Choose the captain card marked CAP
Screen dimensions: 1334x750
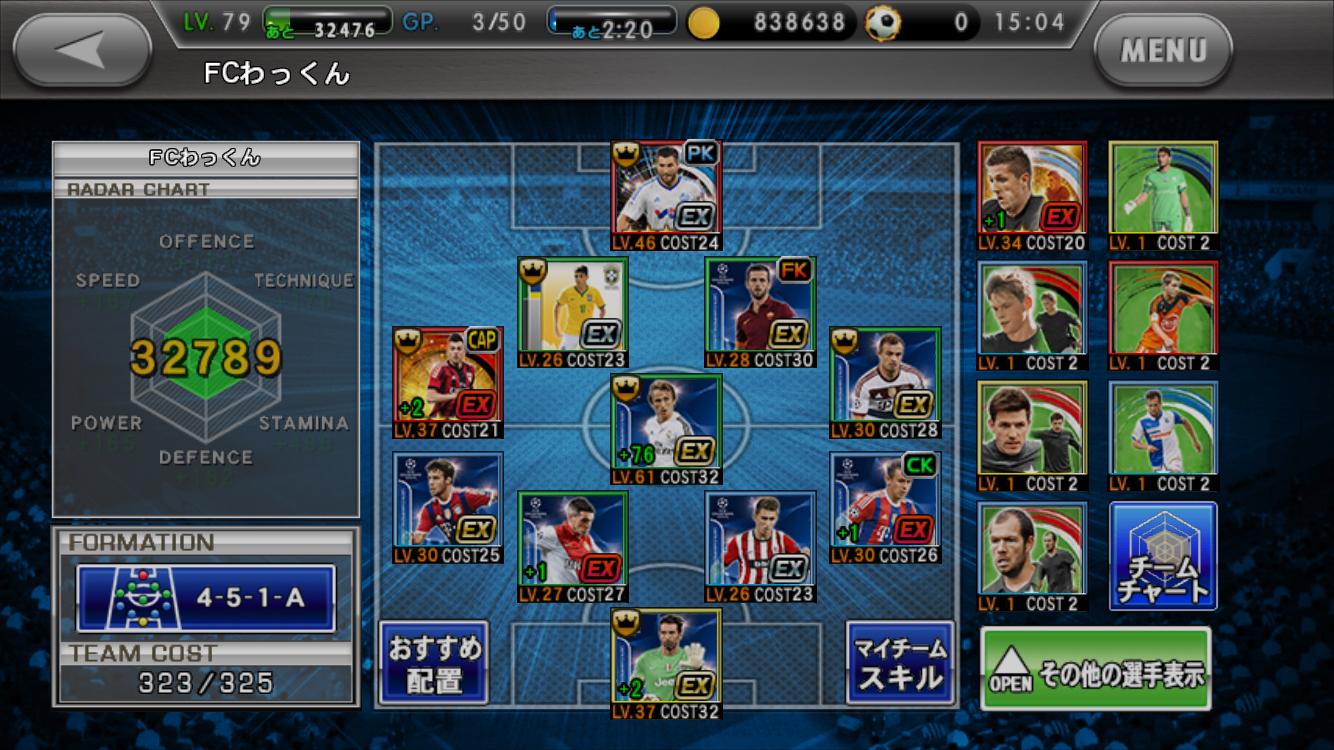click(447, 382)
